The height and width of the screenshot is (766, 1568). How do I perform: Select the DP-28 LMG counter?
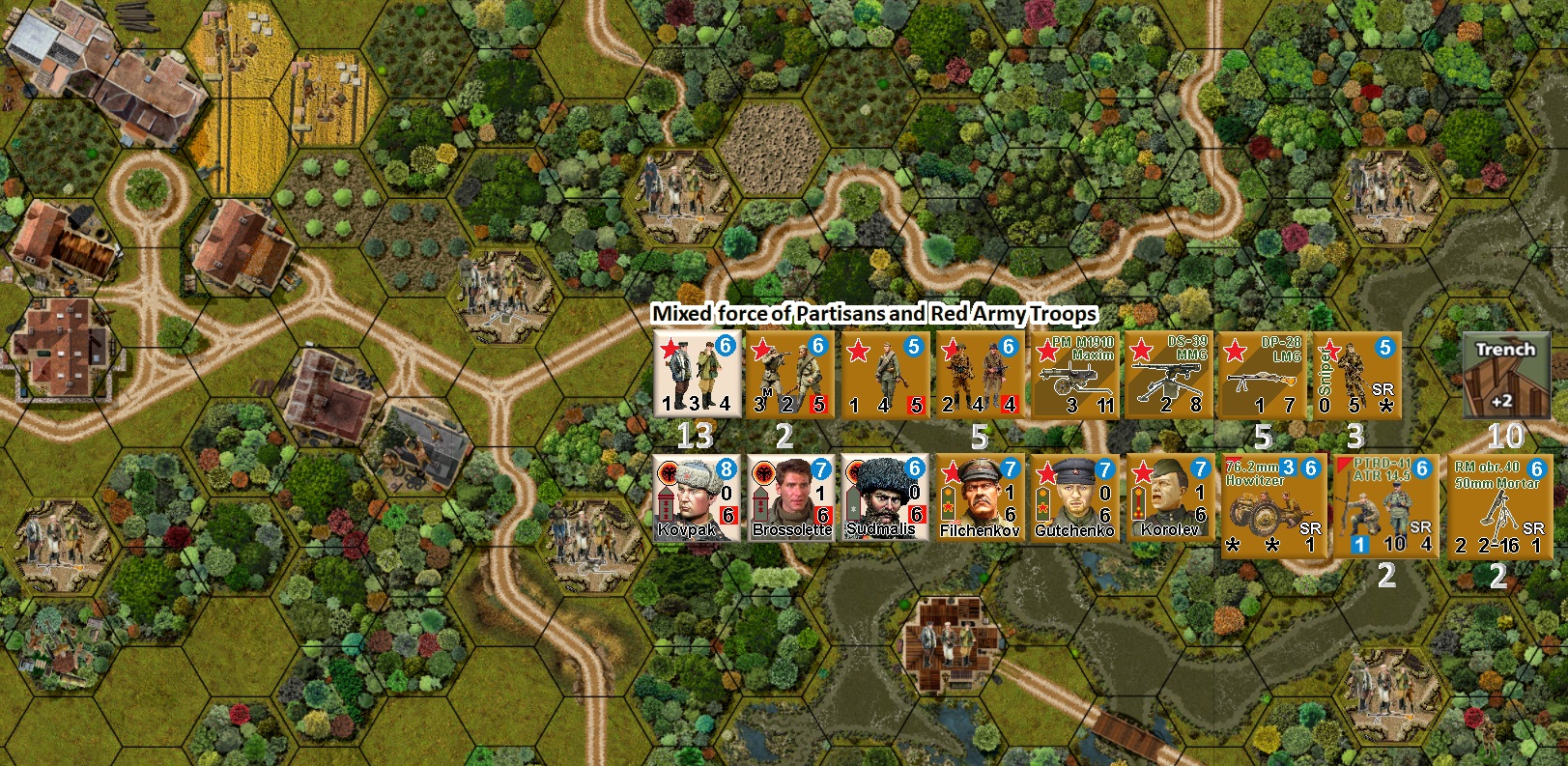1262,375
